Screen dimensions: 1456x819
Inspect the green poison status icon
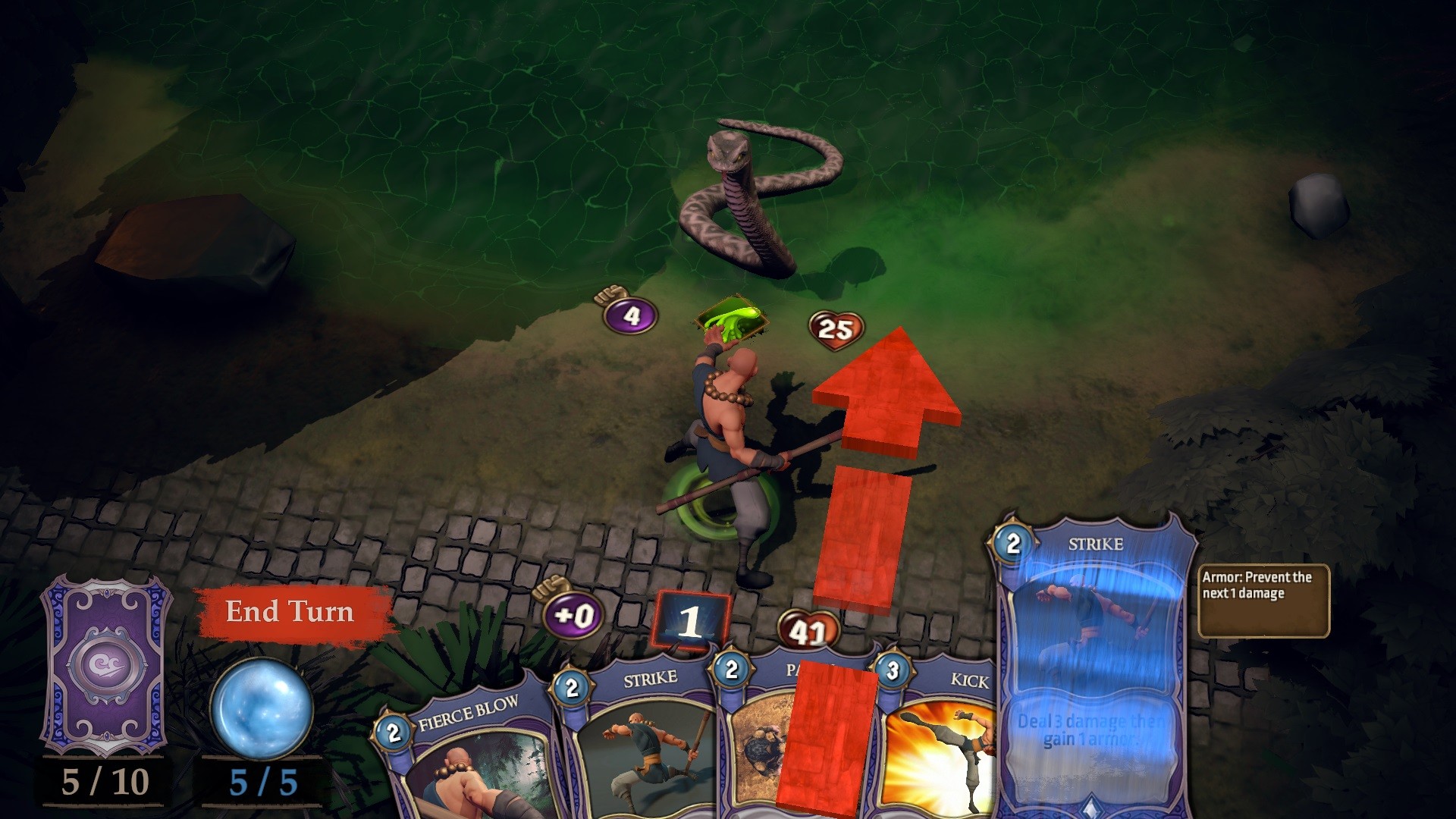[x=732, y=318]
